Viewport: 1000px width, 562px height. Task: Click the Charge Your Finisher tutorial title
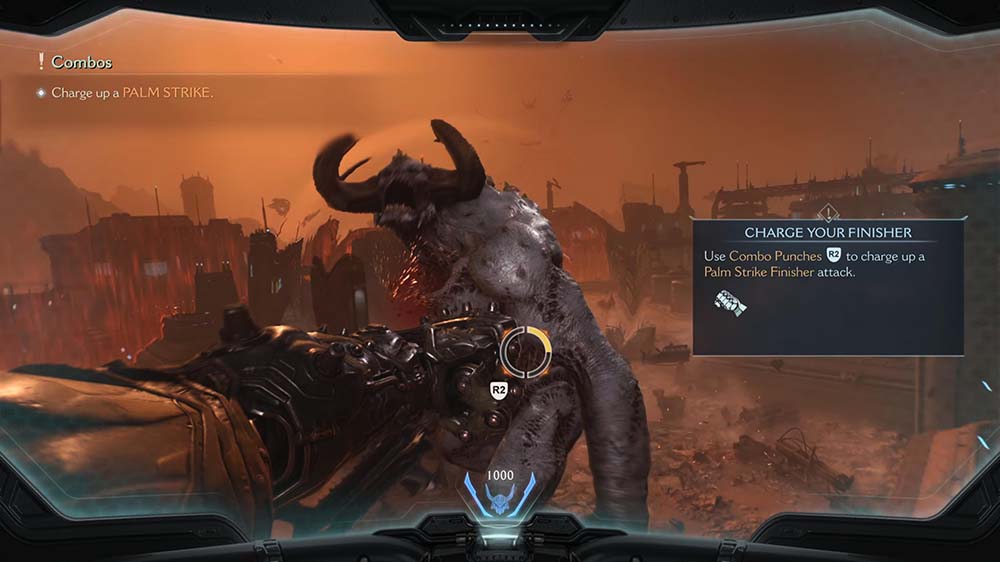click(827, 233)
